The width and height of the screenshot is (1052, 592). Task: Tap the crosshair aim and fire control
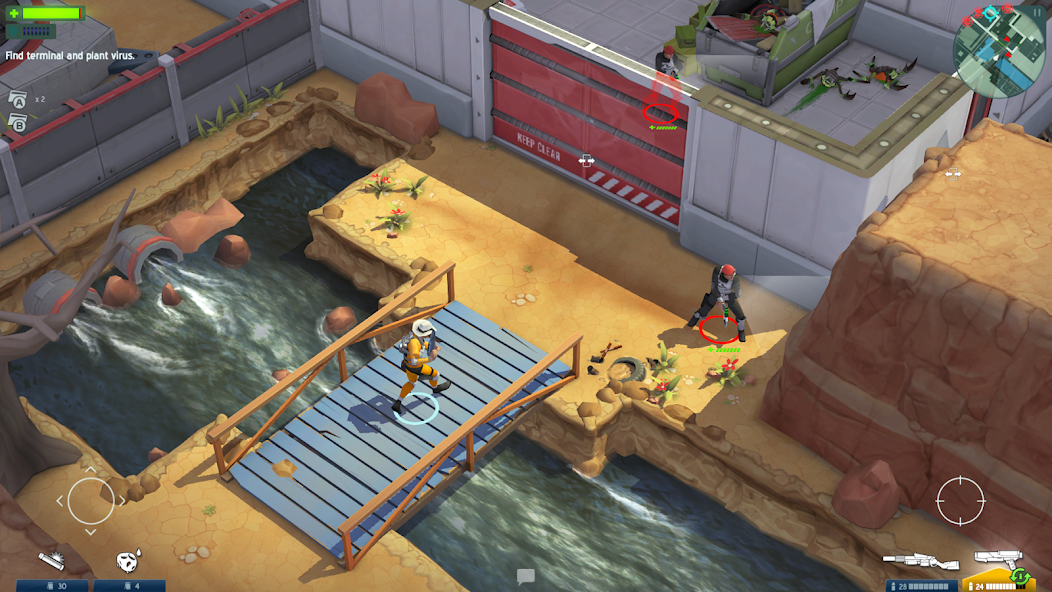[960, 500]
